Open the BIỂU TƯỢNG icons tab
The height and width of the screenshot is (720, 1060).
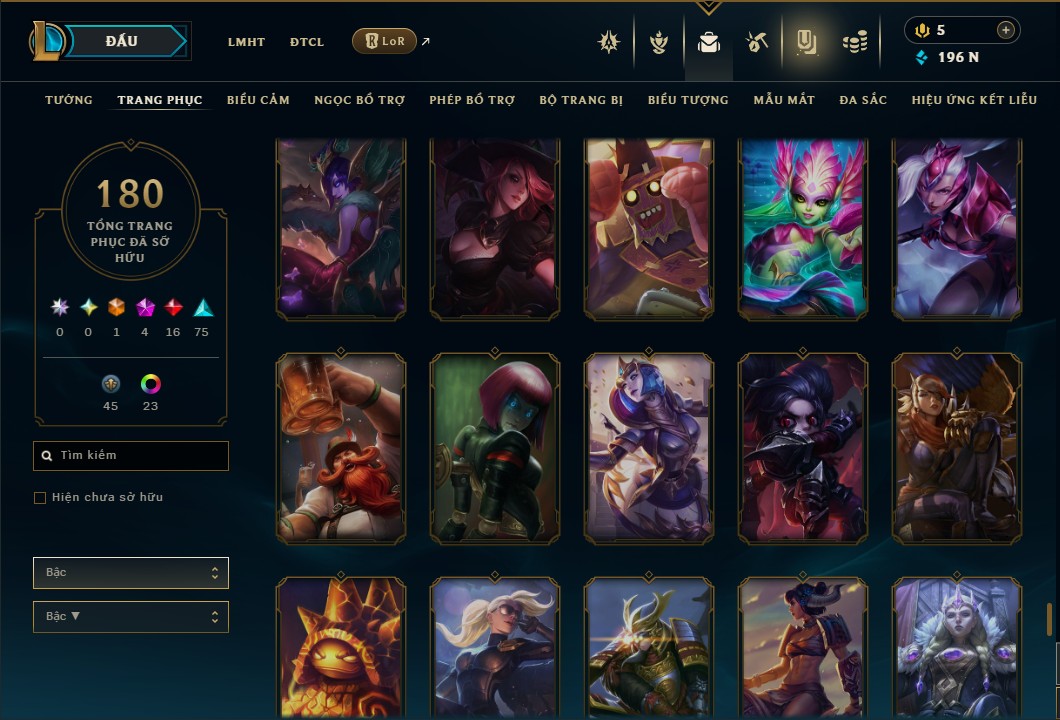point(688,100)
